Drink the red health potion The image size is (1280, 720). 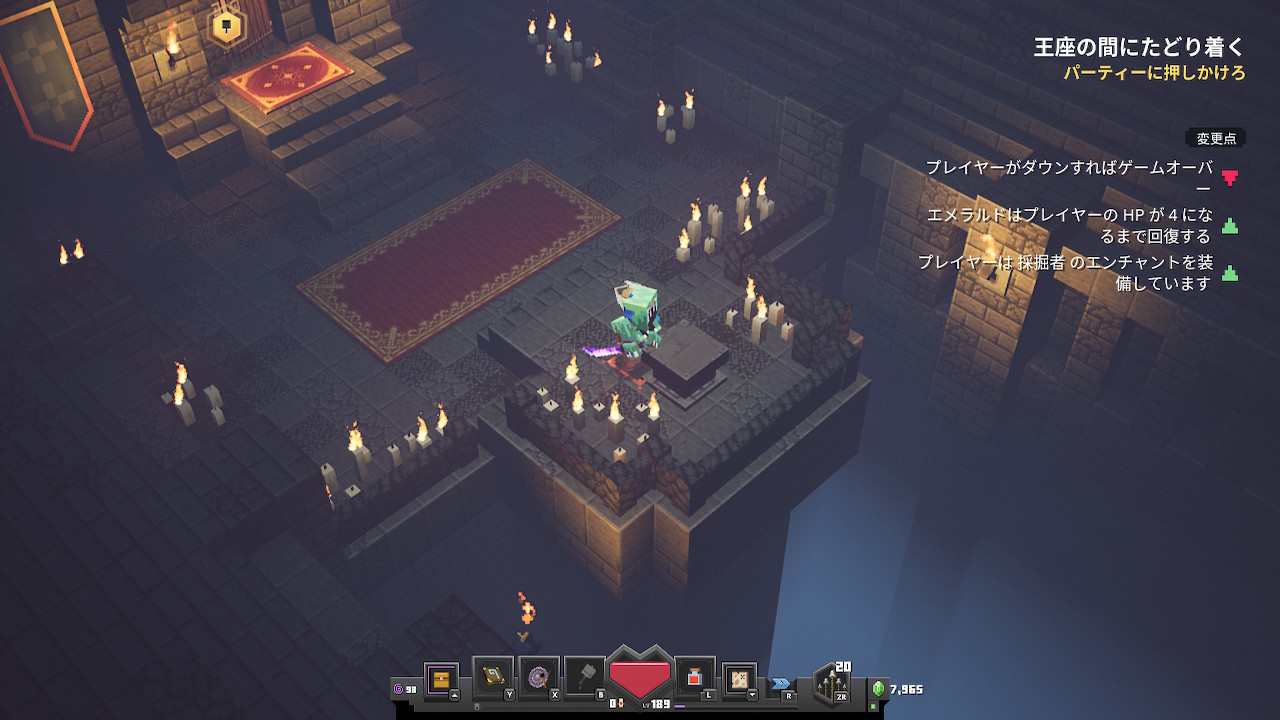click(x=695, y=677)
